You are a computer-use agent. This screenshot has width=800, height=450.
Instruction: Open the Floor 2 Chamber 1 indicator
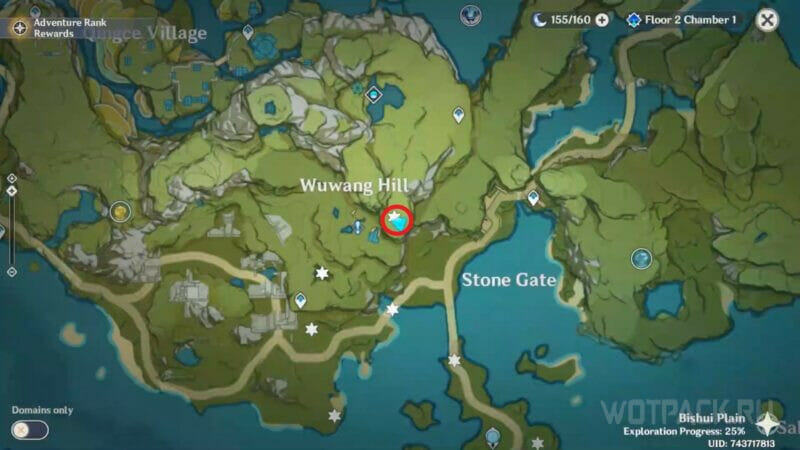[682, 20]
